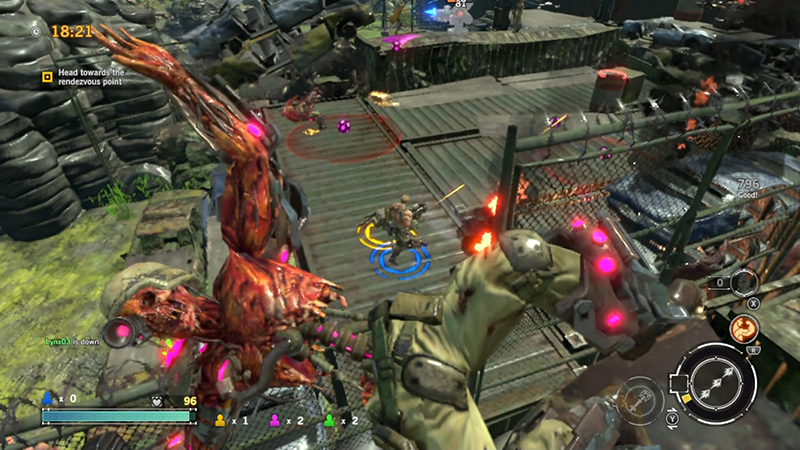Image resolution: width=800 pixels, height=450 pixels.
Task: Click the grenade item slot circle
Action: 744,283
